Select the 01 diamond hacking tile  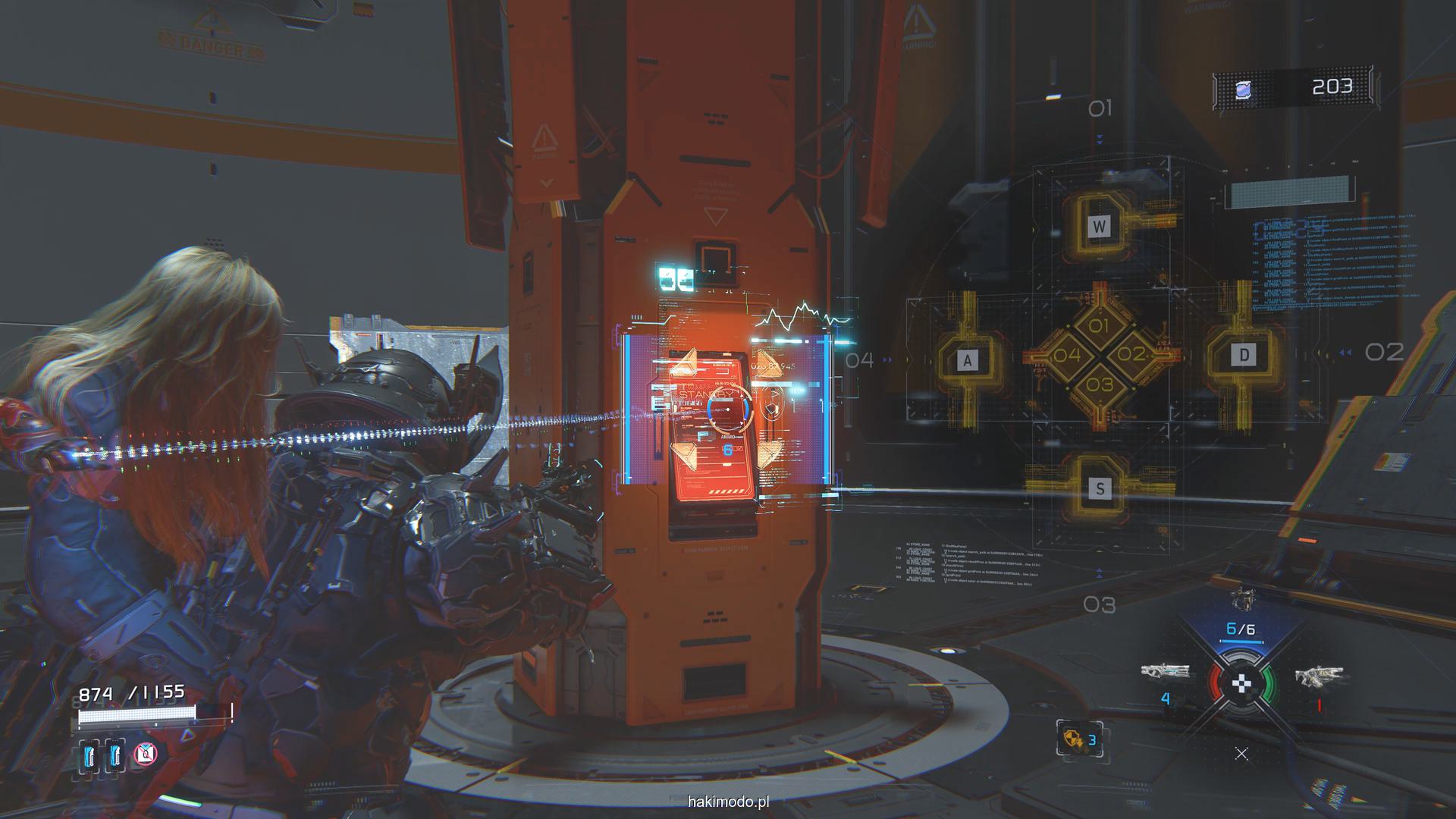(1099, 326)
